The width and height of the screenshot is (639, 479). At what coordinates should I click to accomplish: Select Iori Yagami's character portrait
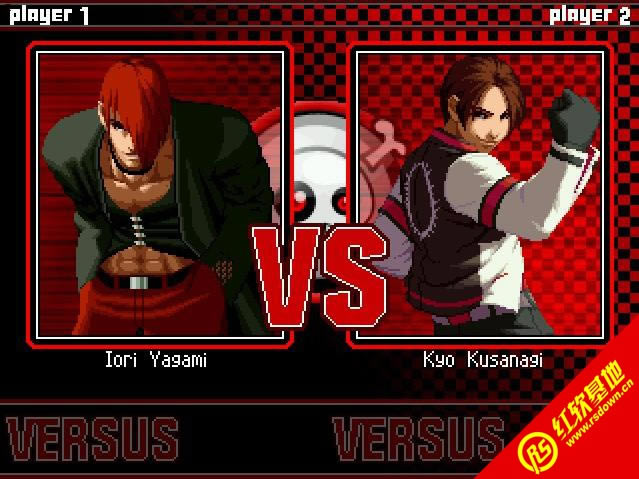[160, 193]
